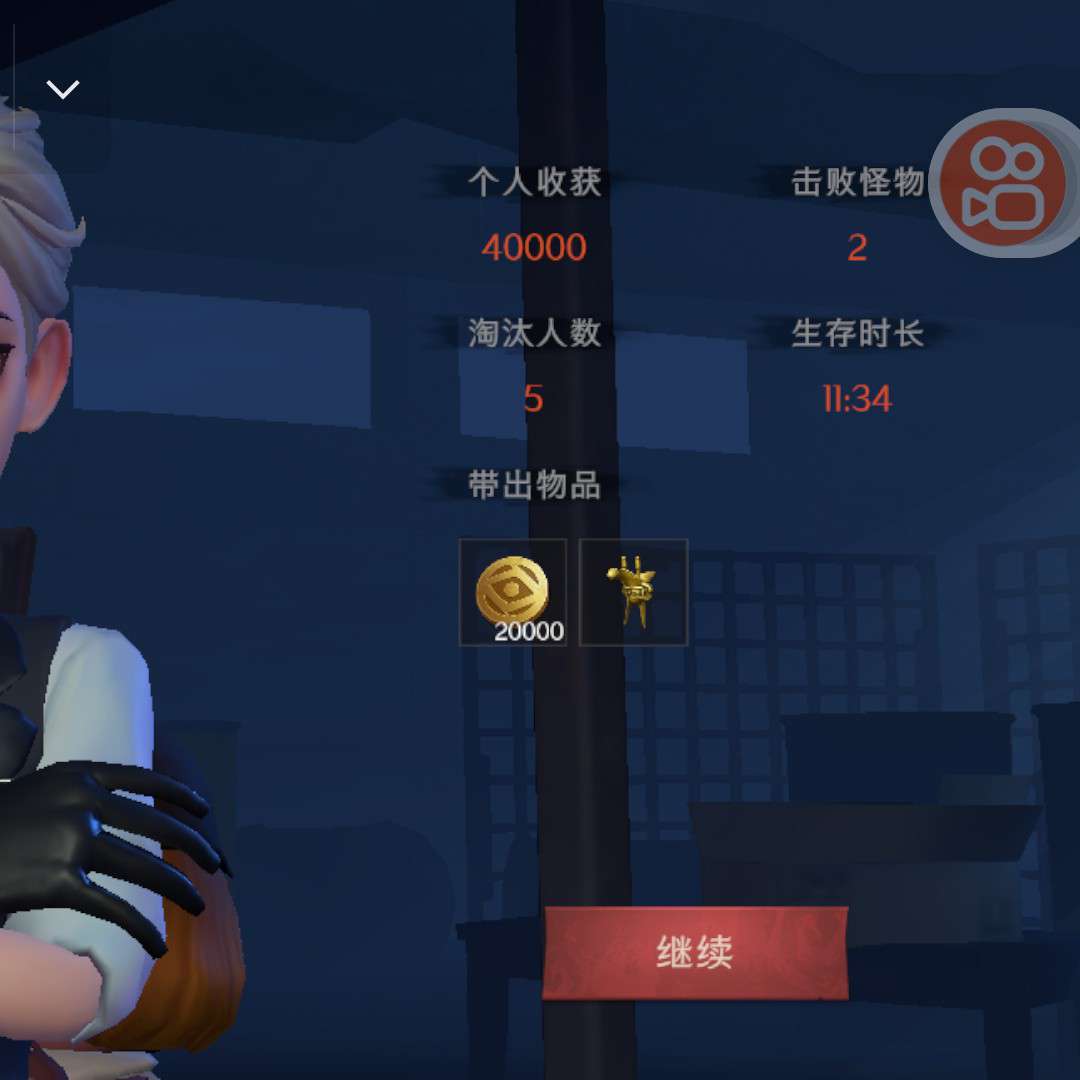Viewport: 1080px width, 1080px height.
Task: Select the gold coin 20000 item slot
Action: tap(513, 593)
